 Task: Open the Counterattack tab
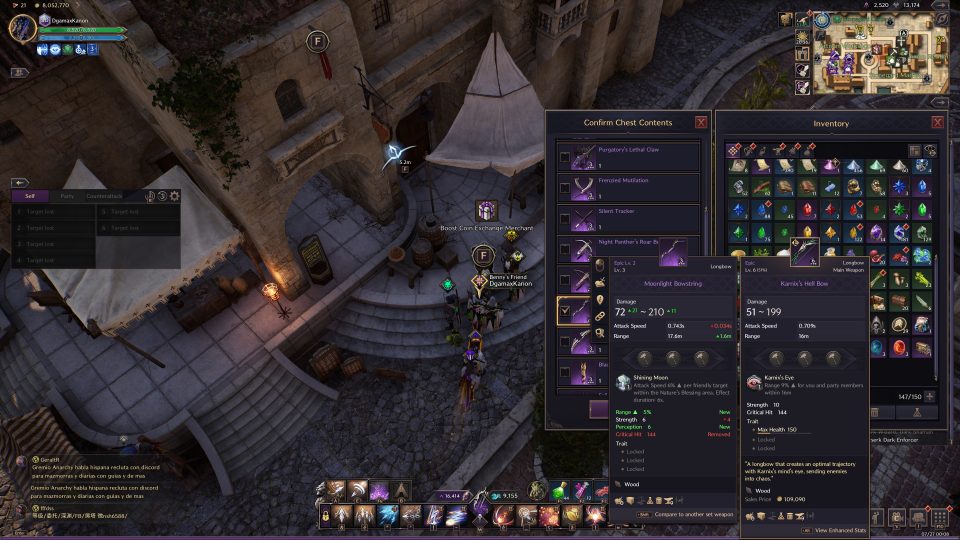(x=104, y=196)
